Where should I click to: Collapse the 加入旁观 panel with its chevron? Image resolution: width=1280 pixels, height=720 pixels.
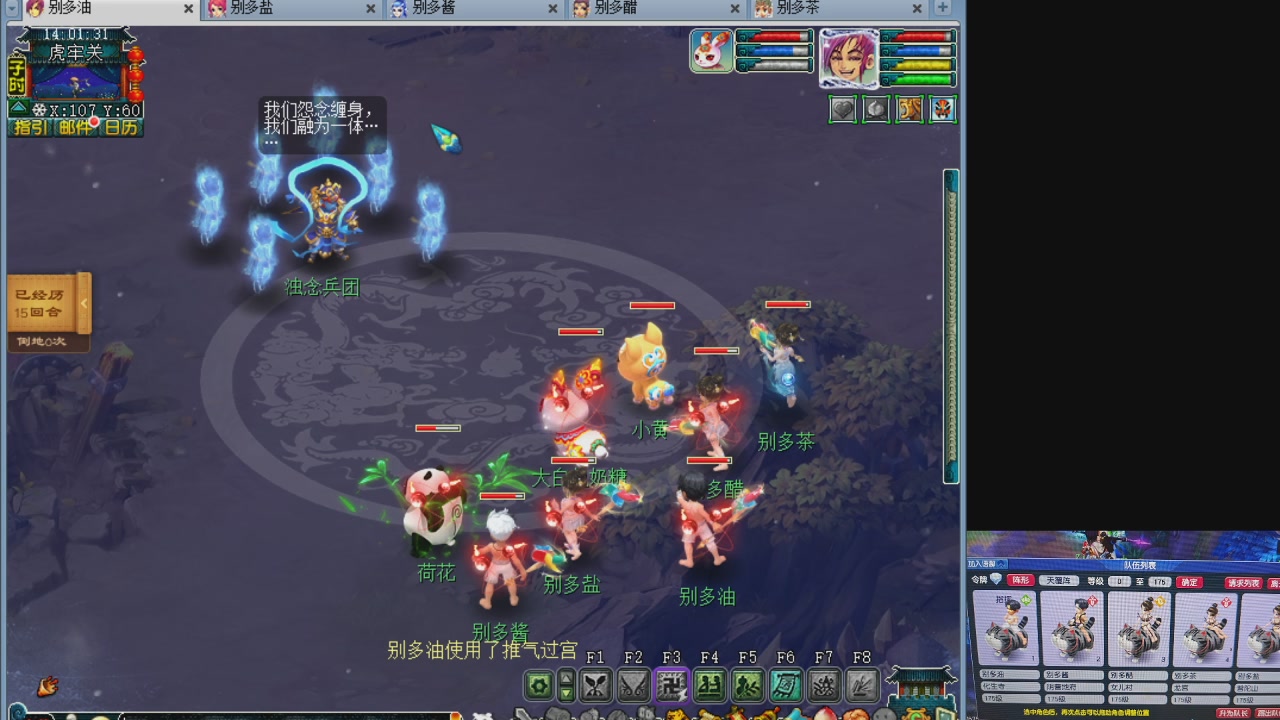pyautogui.click(x=1003, y=562)
